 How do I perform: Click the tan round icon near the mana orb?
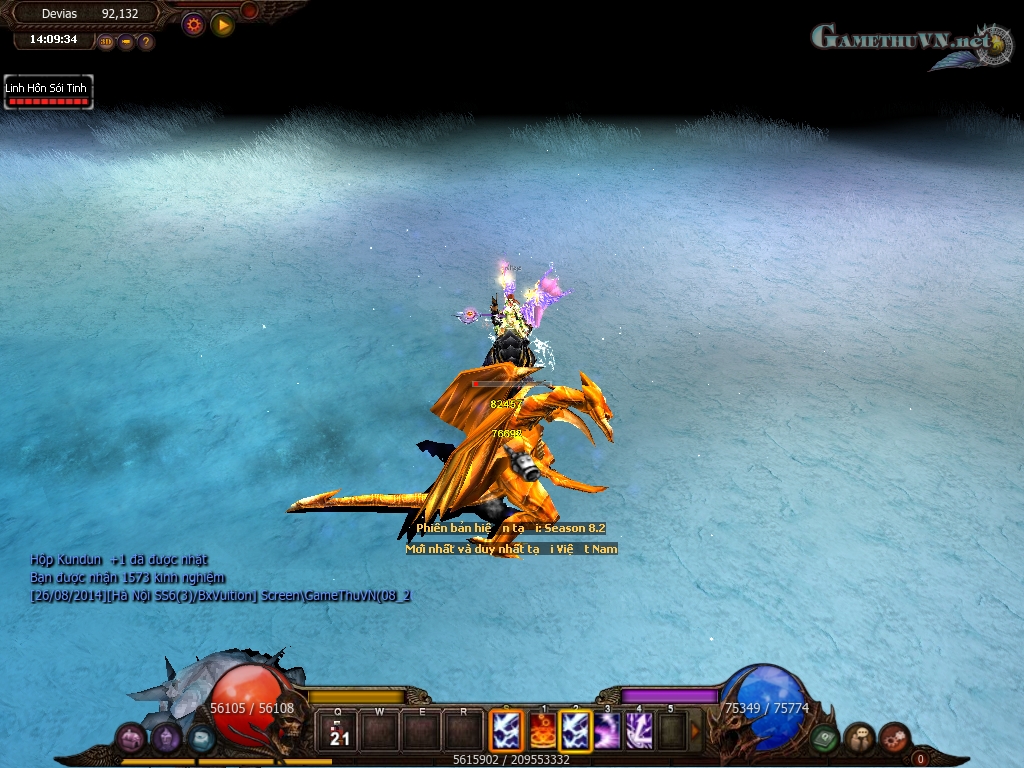point(859,739)
